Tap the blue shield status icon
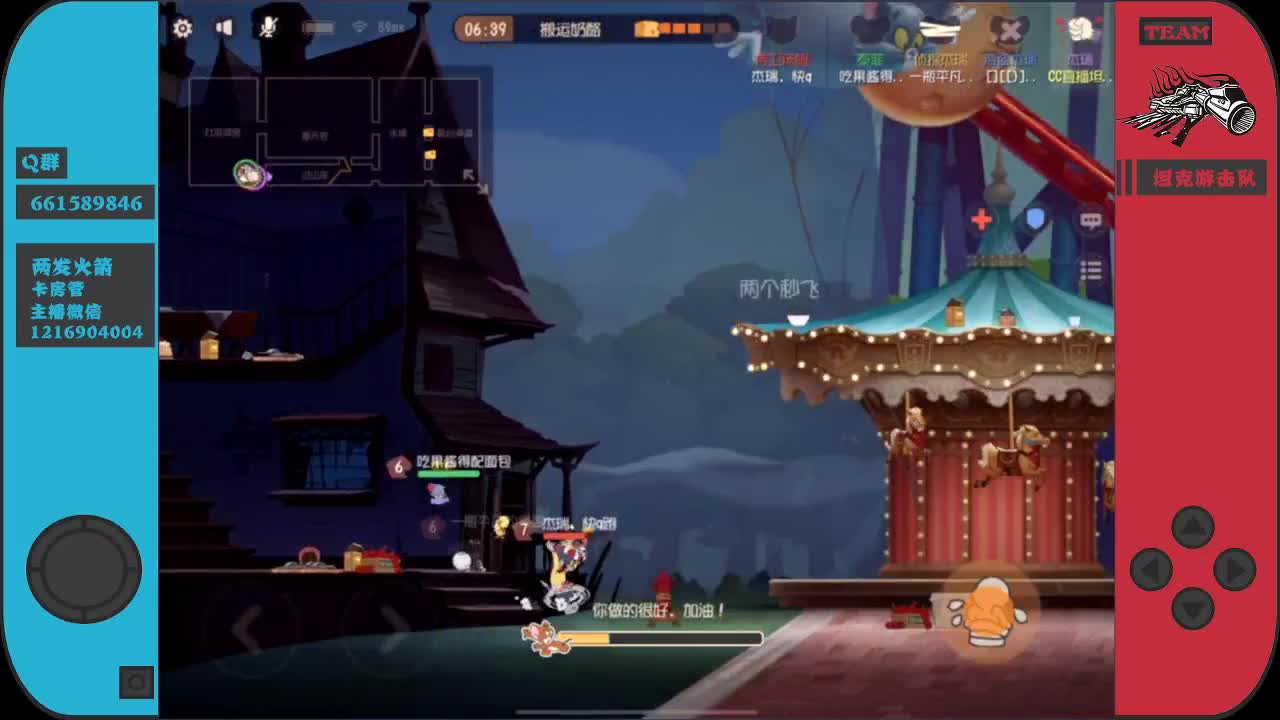Image resolution: width=1280 pixels, height=720 pixels. click(x=1035, y=218)
